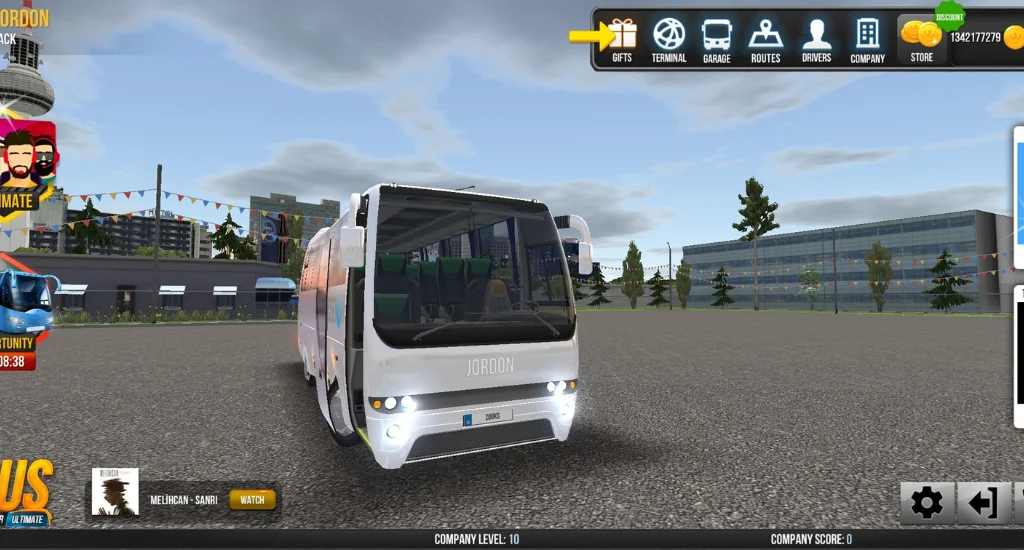Go to the Terminal screen
Viewport: 1024px width, 550px height.
(669, 40)
